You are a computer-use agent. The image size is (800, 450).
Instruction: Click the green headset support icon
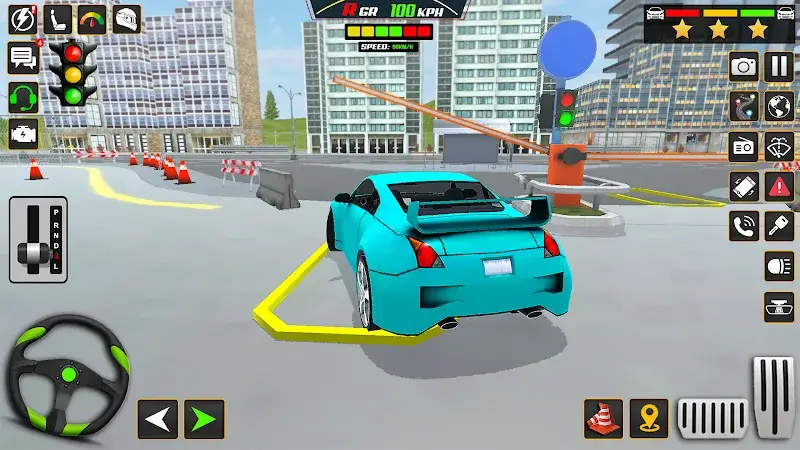tap(22, 97)
